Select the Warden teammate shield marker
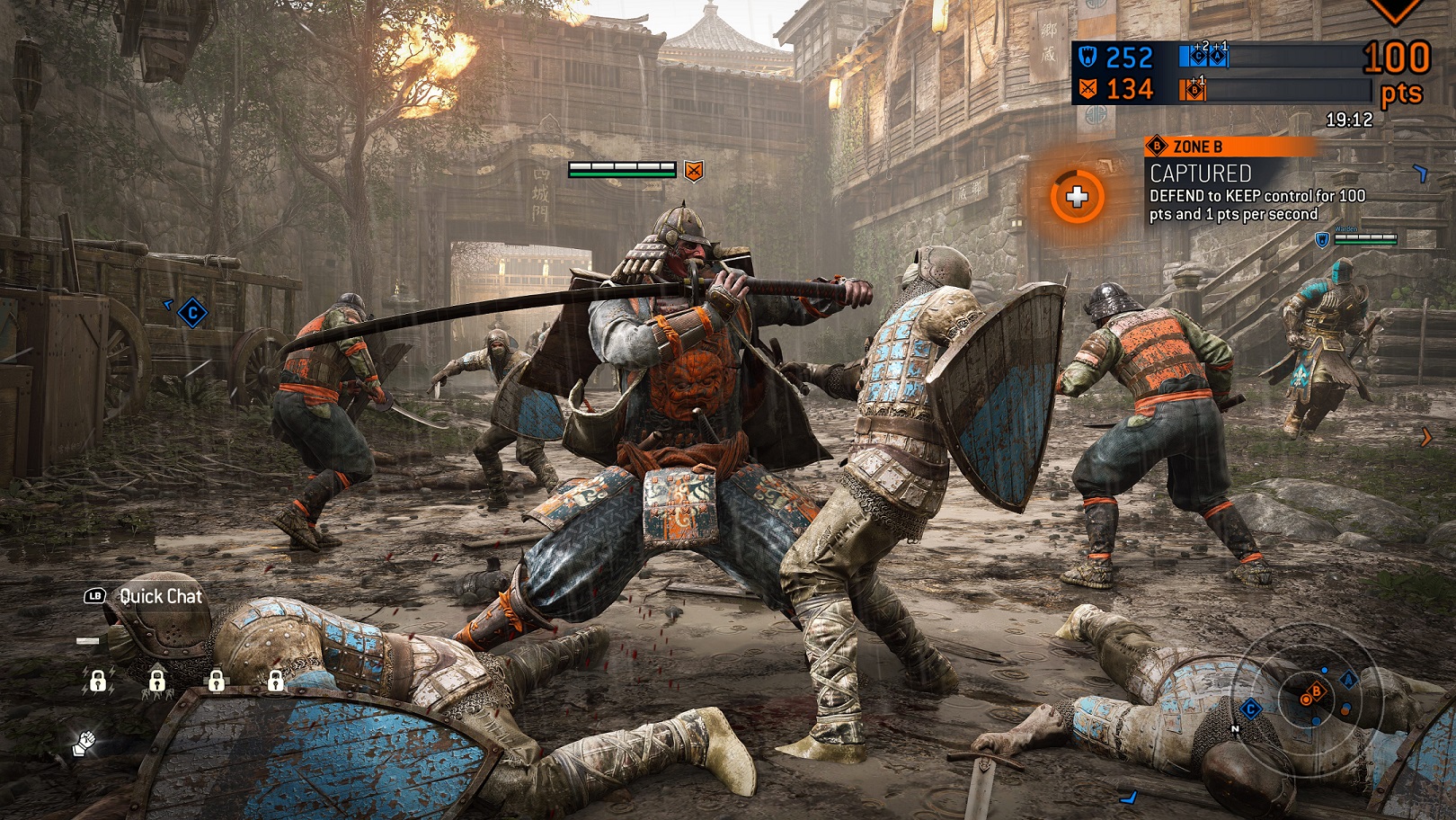The height and width of the screenshot is (820, 1456). (x=1322, y=239)
